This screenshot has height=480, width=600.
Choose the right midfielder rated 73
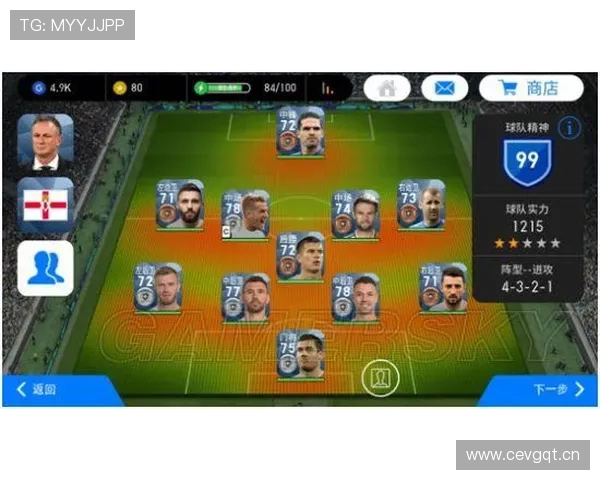coord(421,204)
